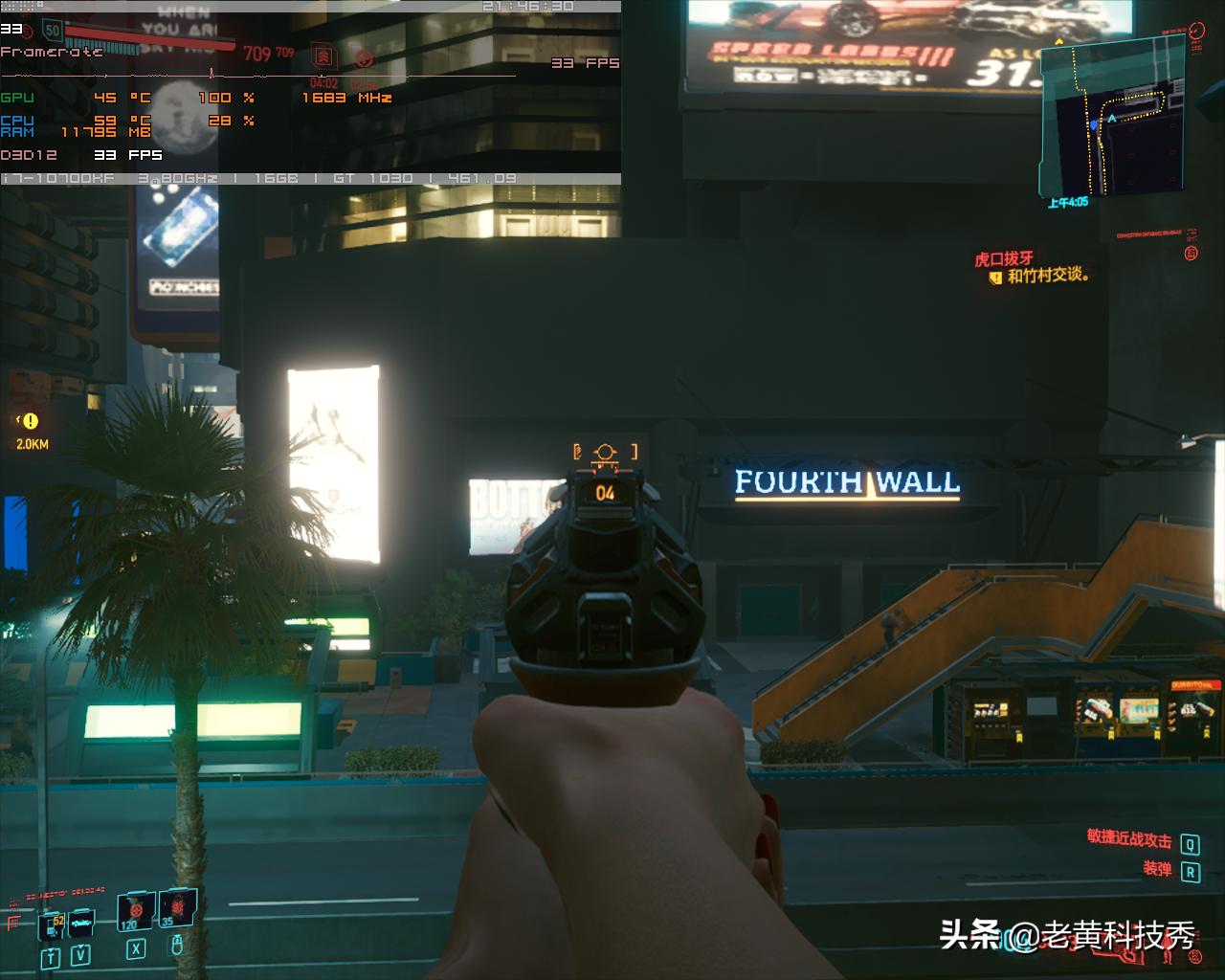
Task: Select the grenade slot with 35 count
Action: 176,908
